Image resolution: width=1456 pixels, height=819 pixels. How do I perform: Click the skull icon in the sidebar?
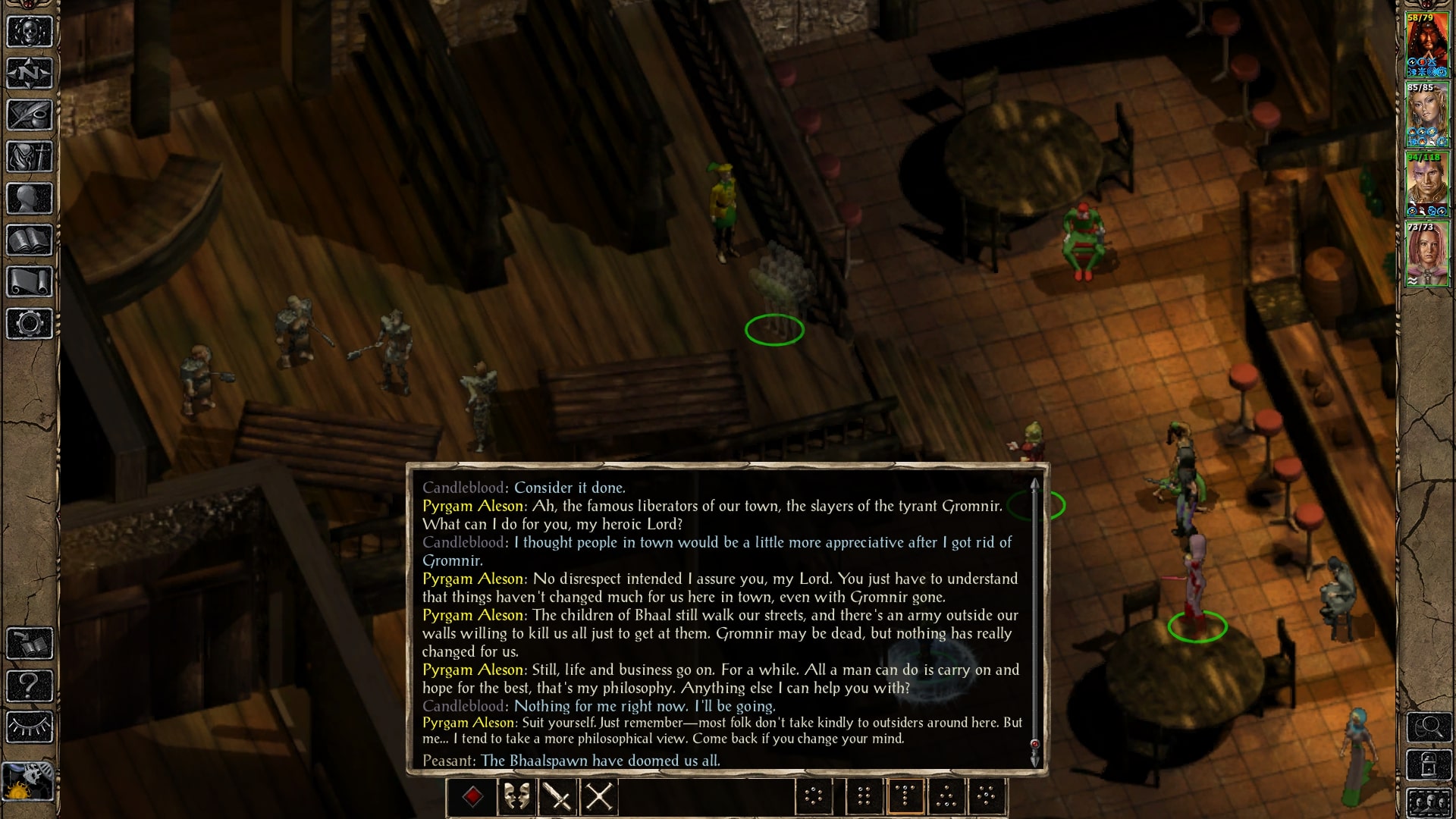point(30,32)
